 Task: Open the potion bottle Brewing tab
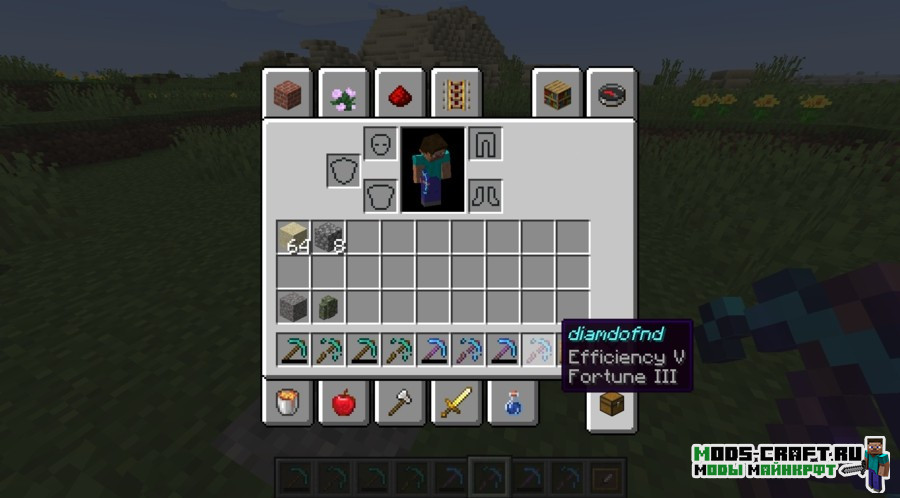coord(511,402)
